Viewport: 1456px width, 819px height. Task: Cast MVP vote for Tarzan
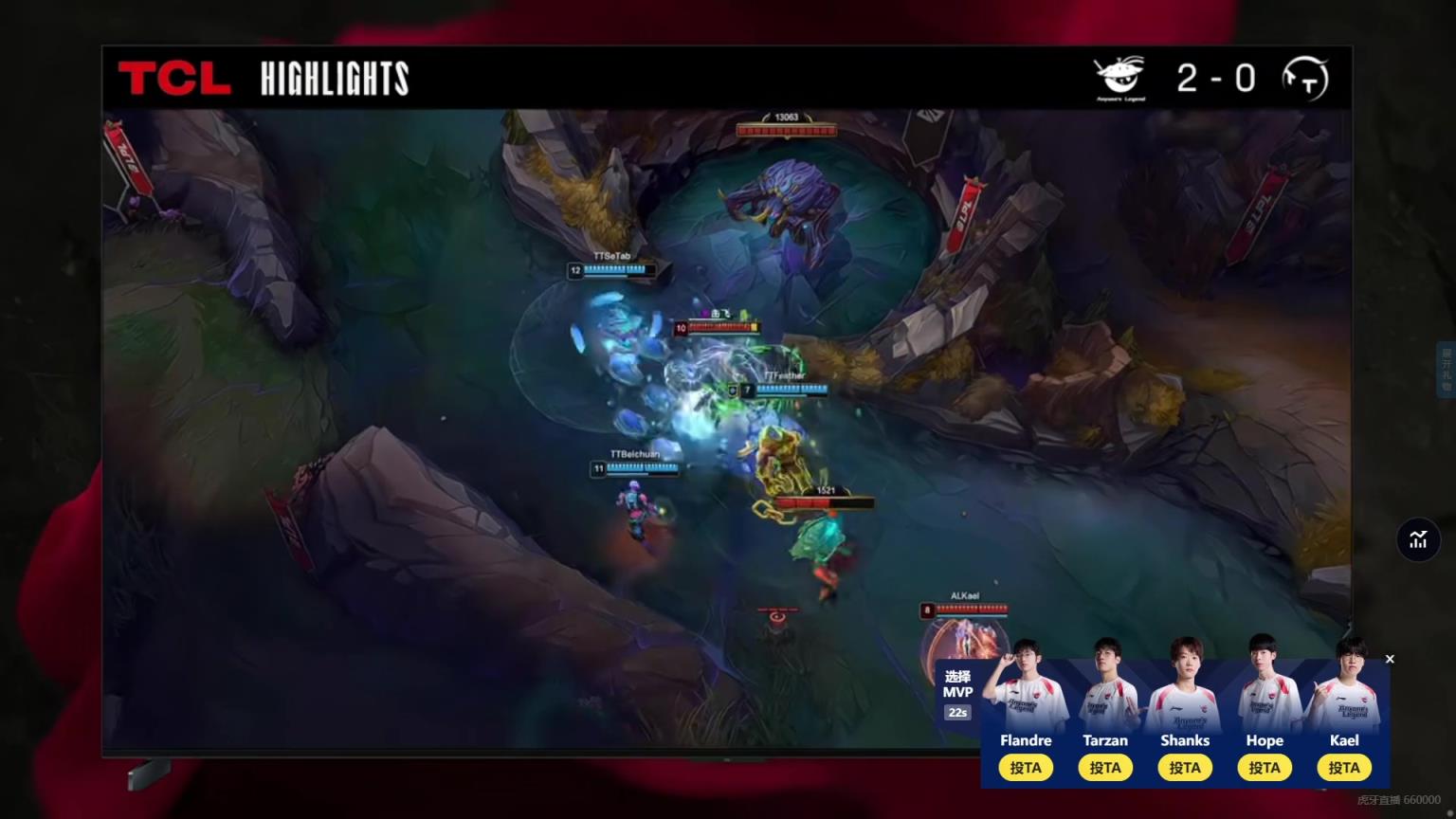click(1105, 768)
